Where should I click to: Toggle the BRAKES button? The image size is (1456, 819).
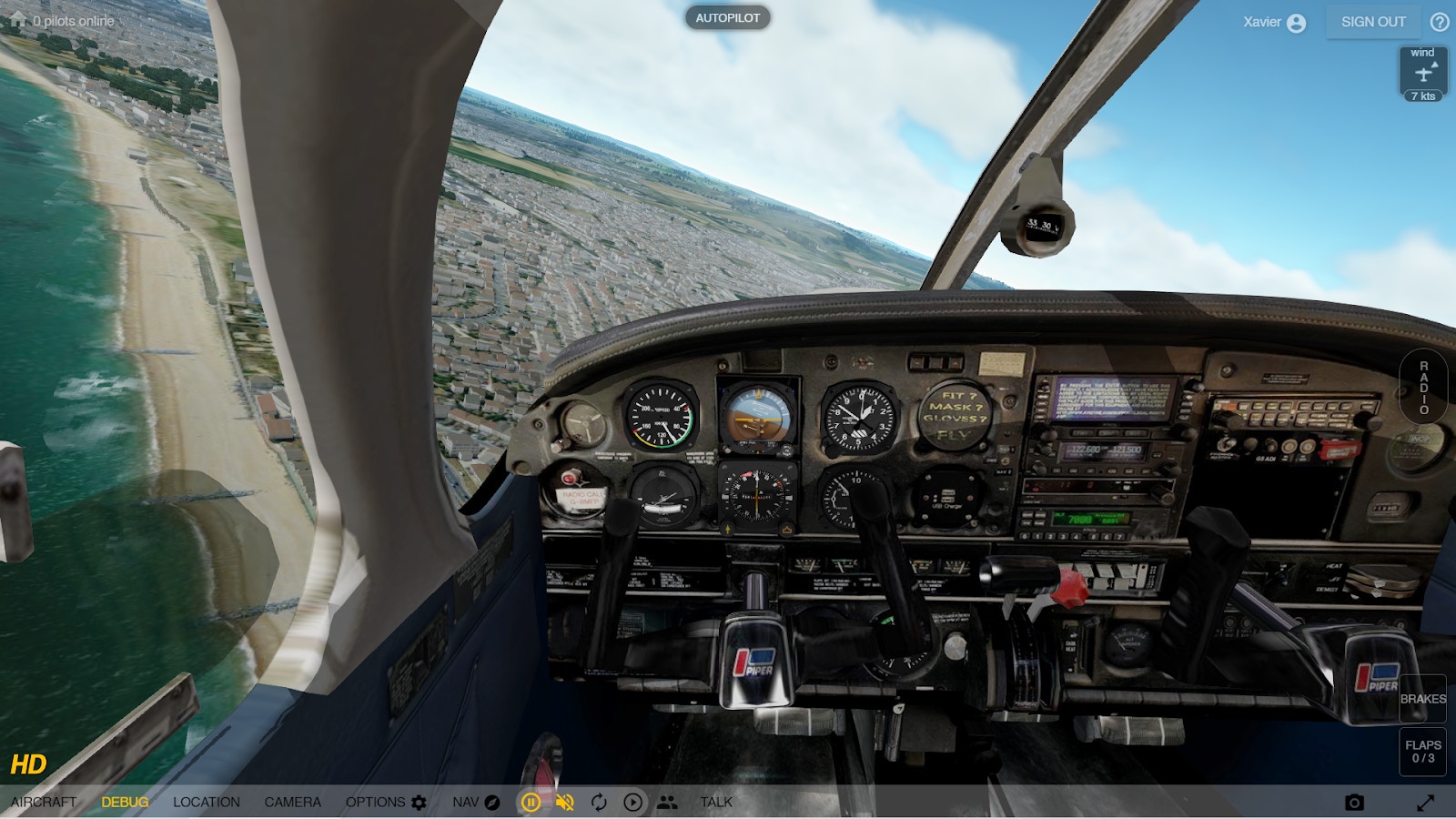(x=1422, y=699)
